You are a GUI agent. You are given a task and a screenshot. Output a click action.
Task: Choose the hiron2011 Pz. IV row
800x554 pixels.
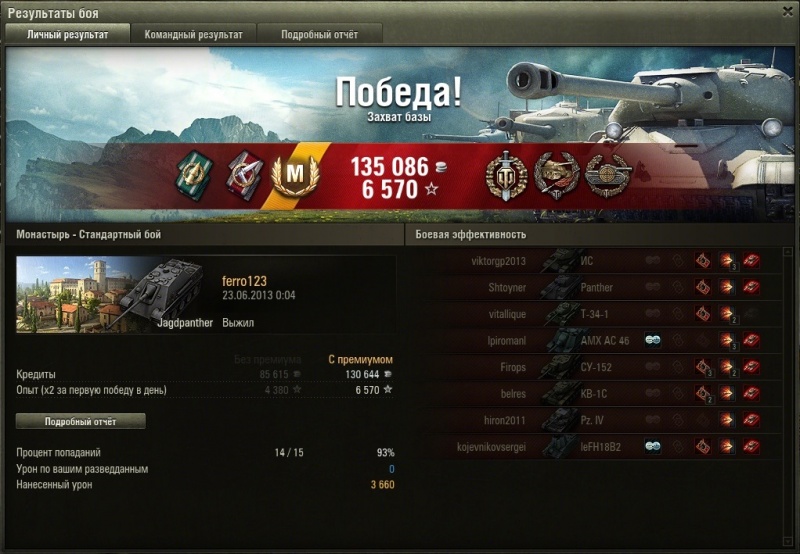(x=598, y=421)
